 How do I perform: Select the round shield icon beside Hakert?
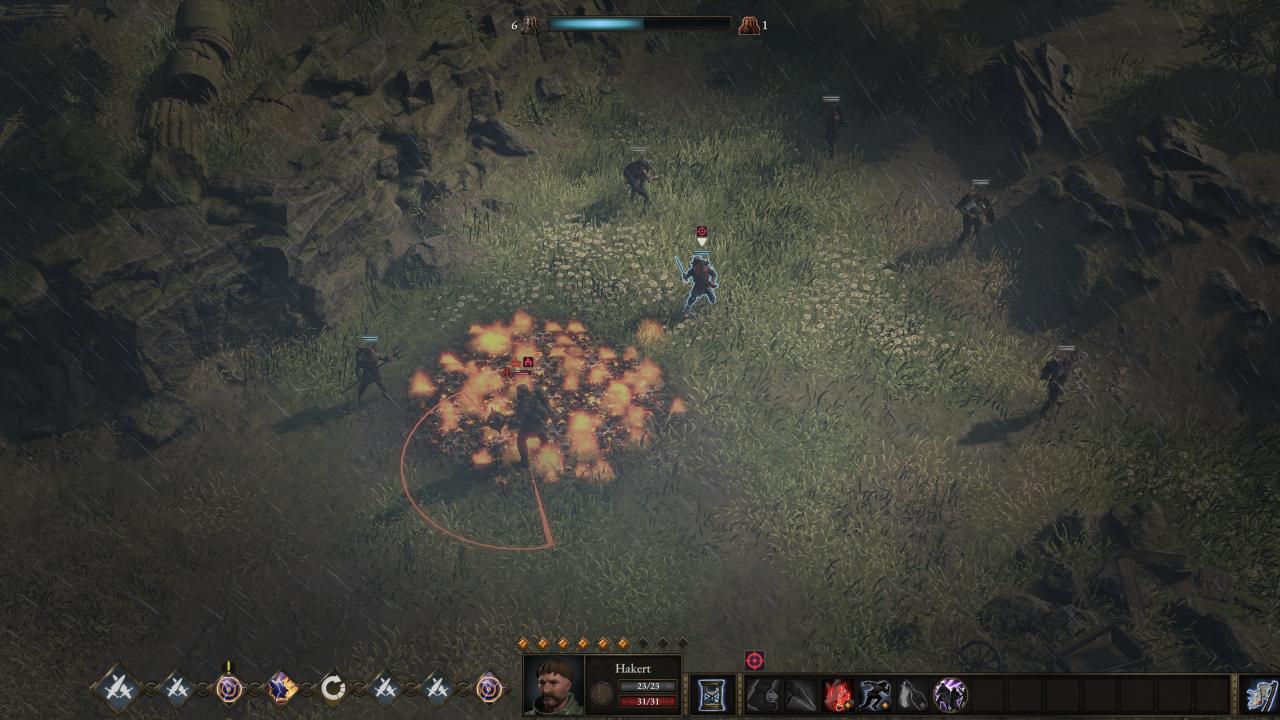(602, 694)
